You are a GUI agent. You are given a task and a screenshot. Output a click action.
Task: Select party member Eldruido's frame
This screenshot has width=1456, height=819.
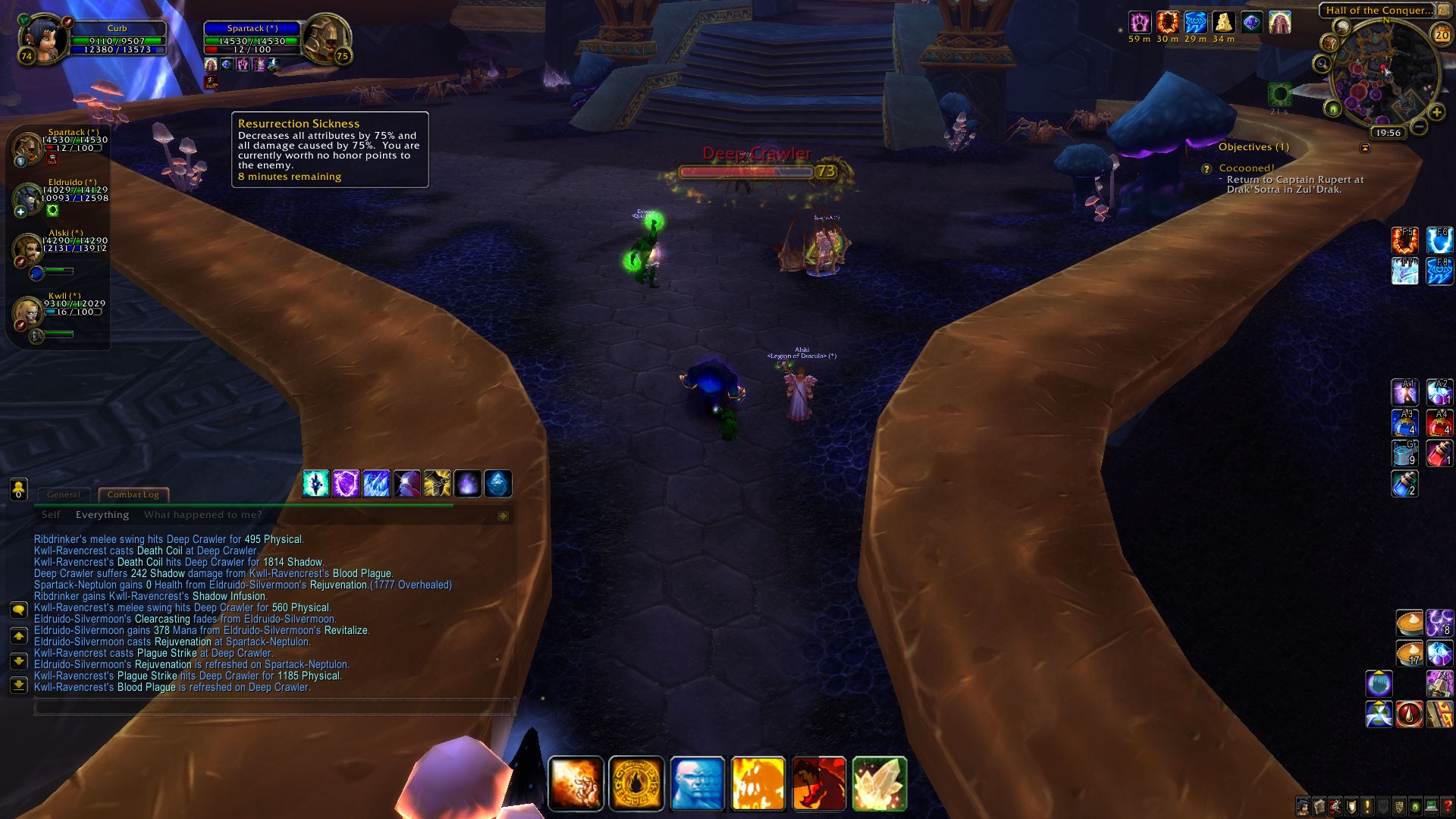(29, 197)
